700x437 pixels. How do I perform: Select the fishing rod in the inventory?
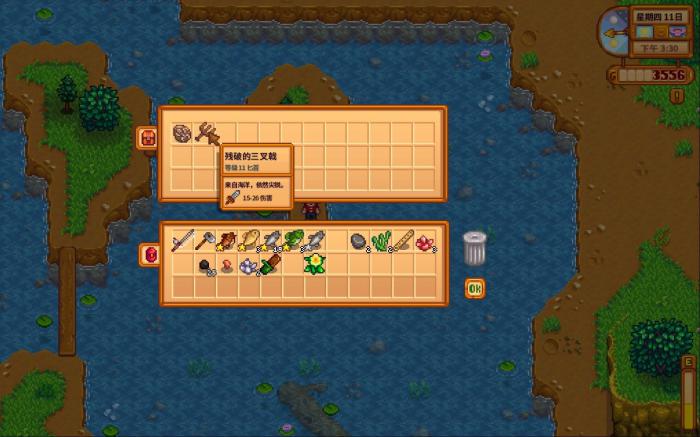(x=182, y=241)
